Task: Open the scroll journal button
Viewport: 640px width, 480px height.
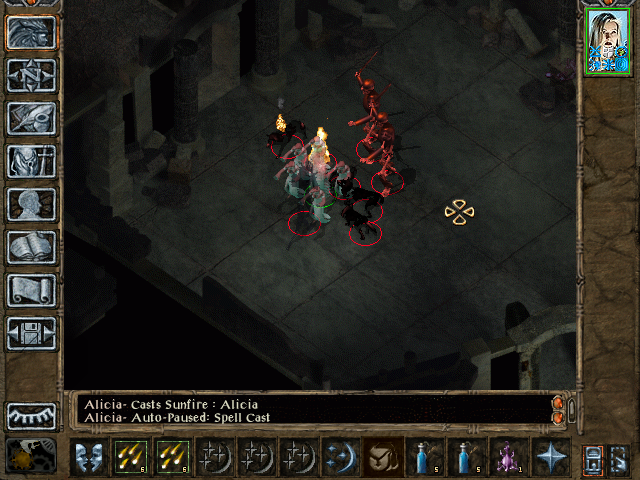Action: click(x=31, y=290)
